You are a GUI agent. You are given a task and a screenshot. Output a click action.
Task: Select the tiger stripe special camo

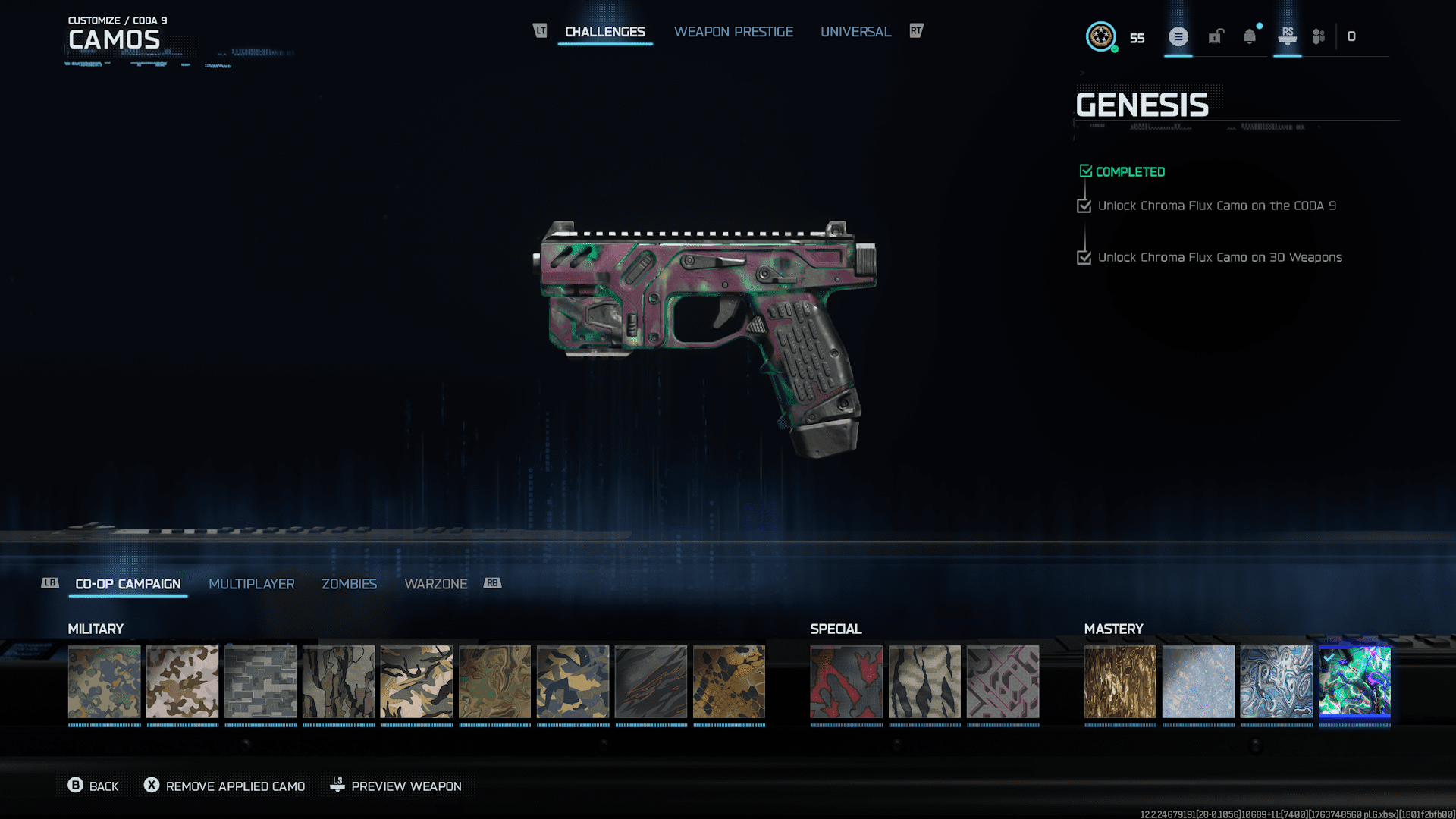pos(924,681)
